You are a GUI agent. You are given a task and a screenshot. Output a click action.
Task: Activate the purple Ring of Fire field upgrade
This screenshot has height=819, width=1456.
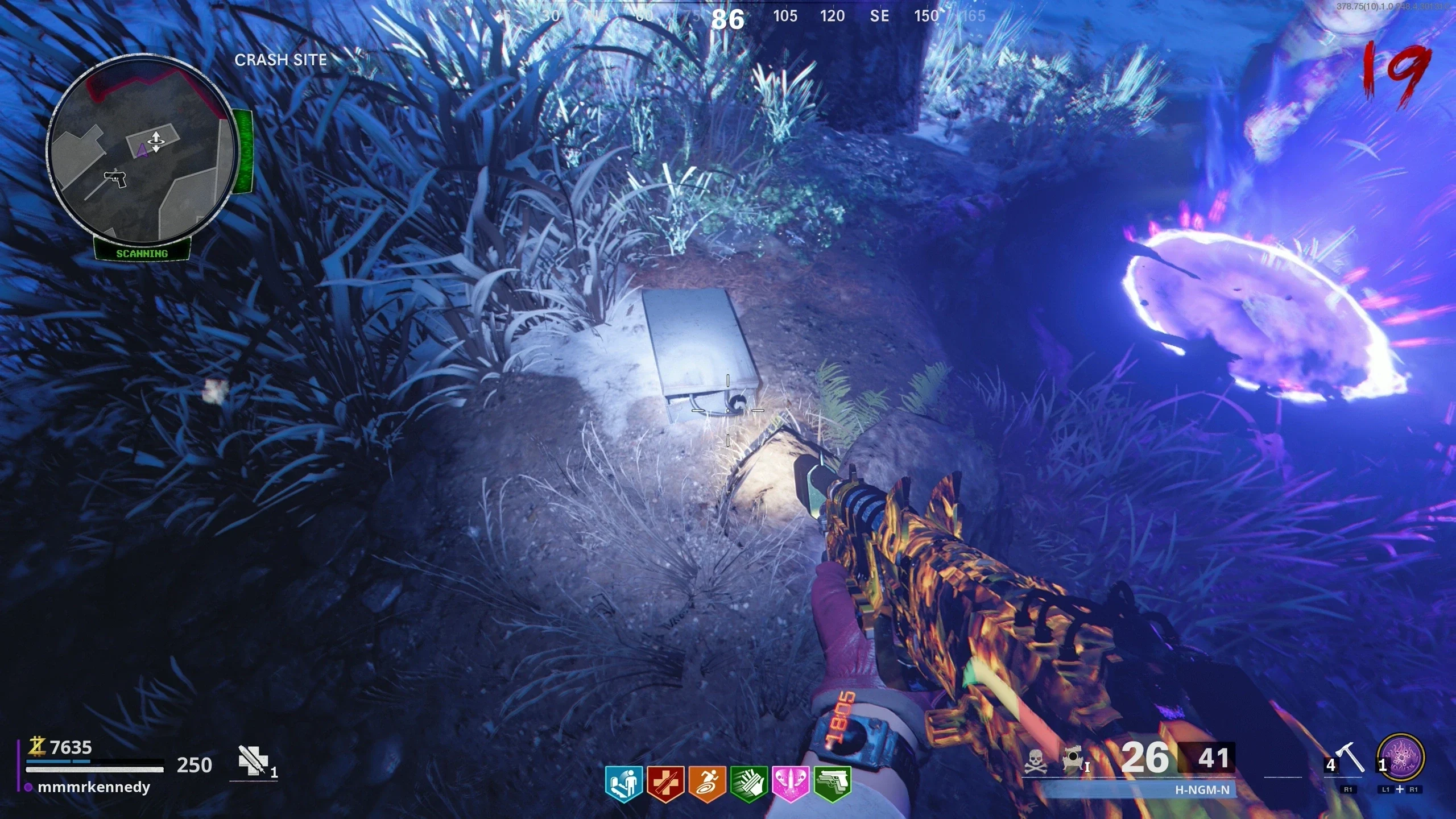click(1401, 759)
